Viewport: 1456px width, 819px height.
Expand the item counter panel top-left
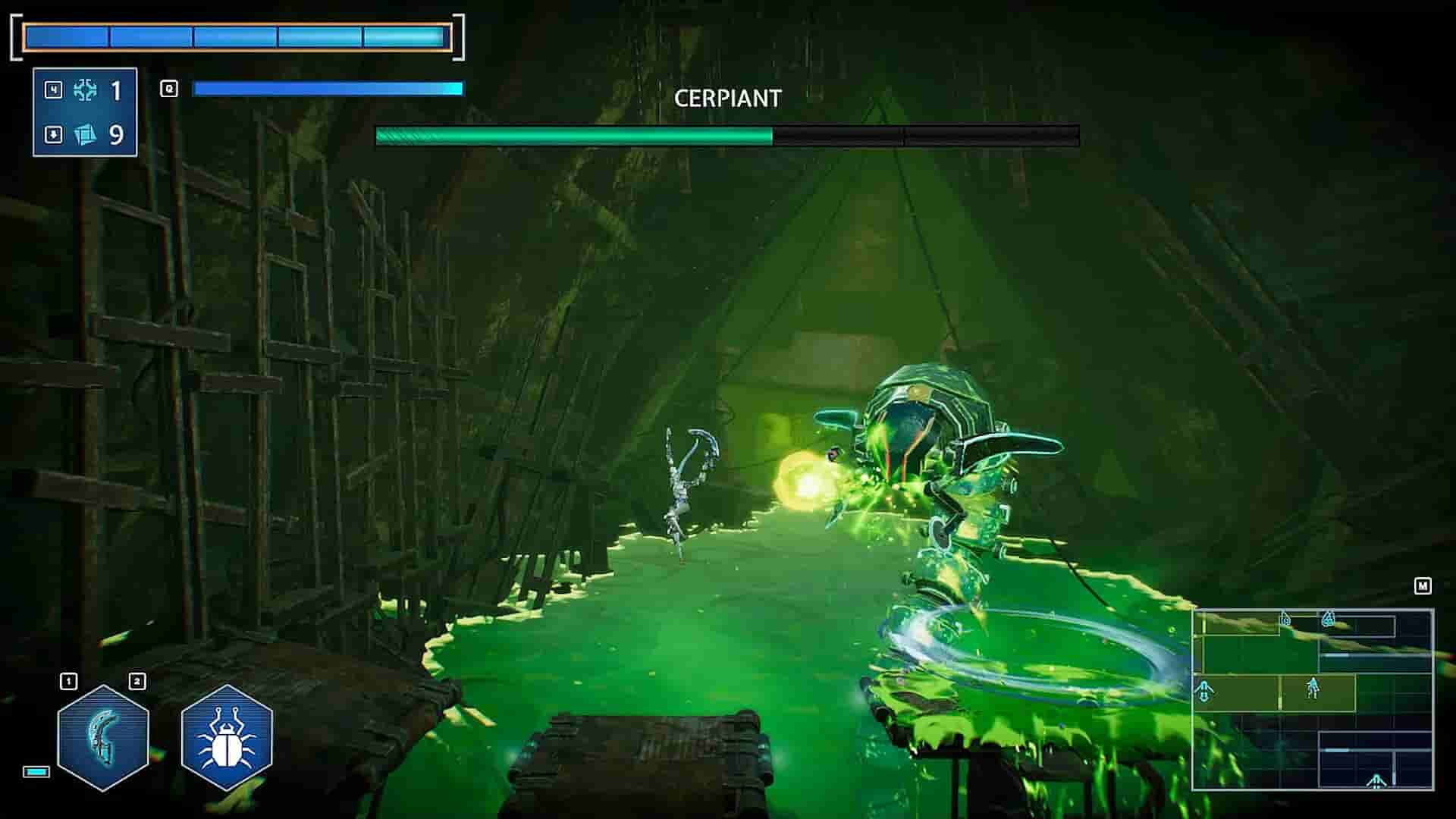pyautogui.click(x=85, y=112)
